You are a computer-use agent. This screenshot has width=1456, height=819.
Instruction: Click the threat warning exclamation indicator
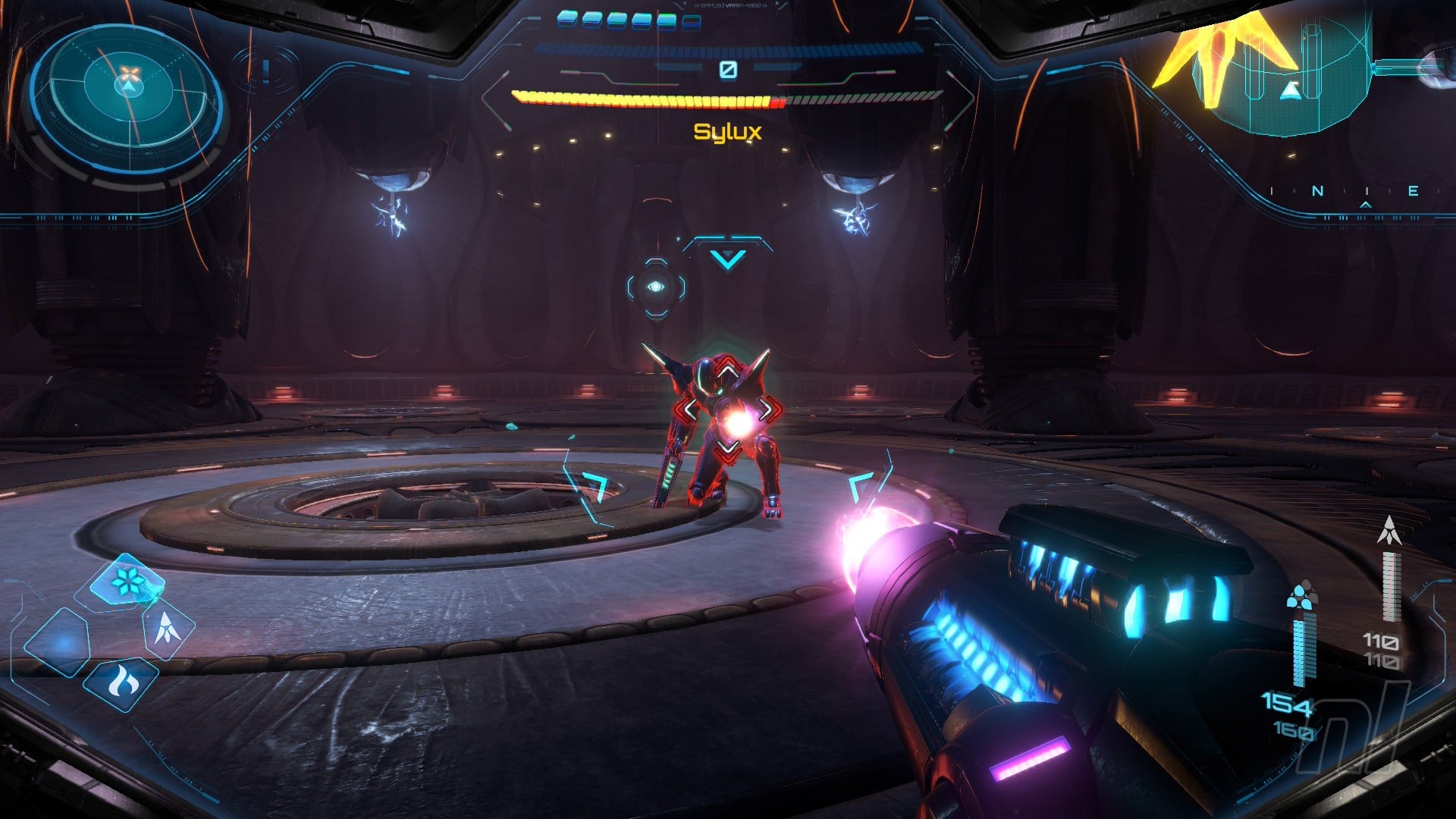pos(265,71)
